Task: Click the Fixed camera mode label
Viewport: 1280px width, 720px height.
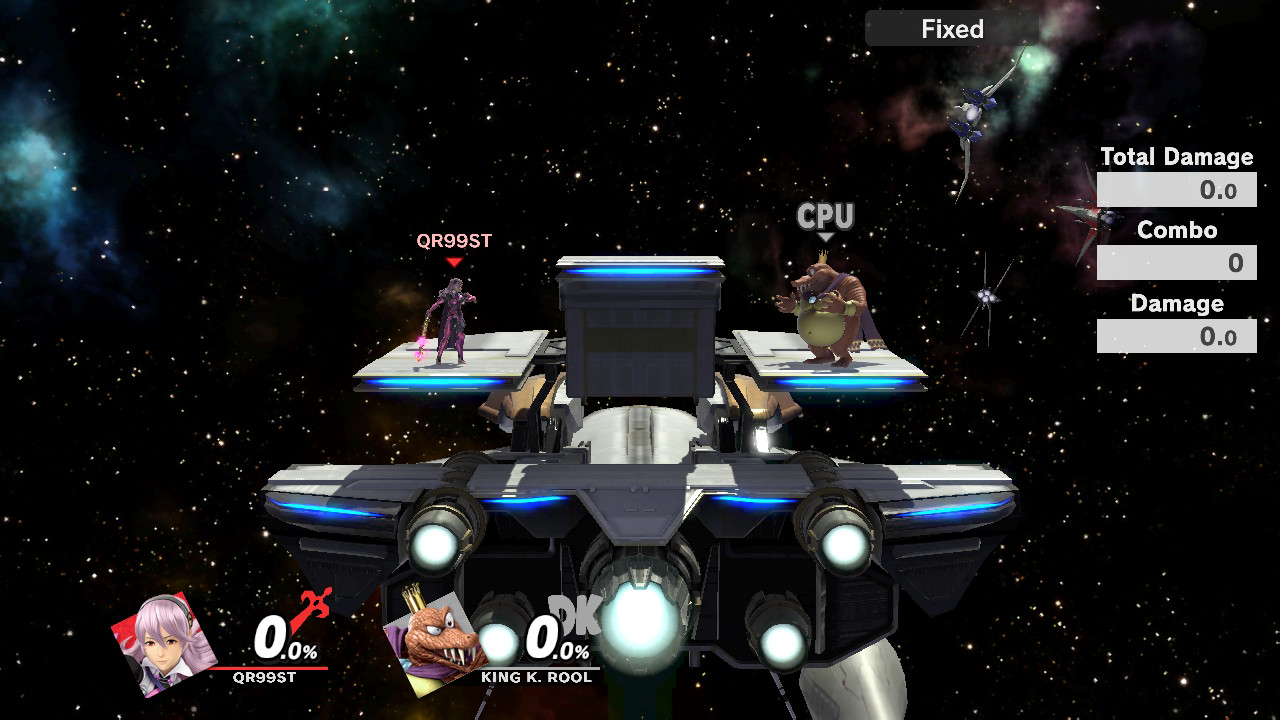Action: click(x=951, y=29)
